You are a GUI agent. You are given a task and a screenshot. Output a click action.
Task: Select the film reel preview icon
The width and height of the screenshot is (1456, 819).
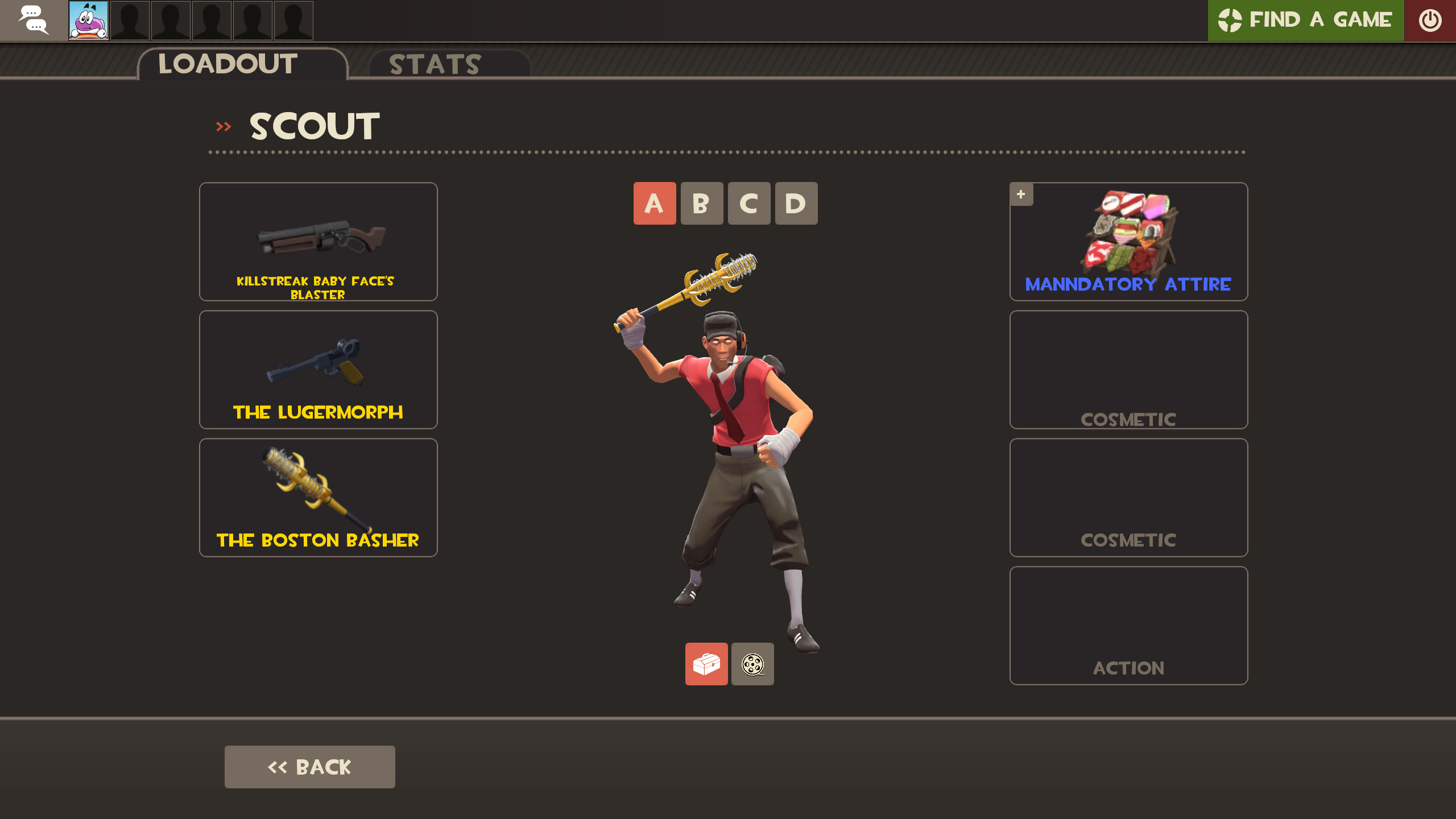click(x=752, y=665)
